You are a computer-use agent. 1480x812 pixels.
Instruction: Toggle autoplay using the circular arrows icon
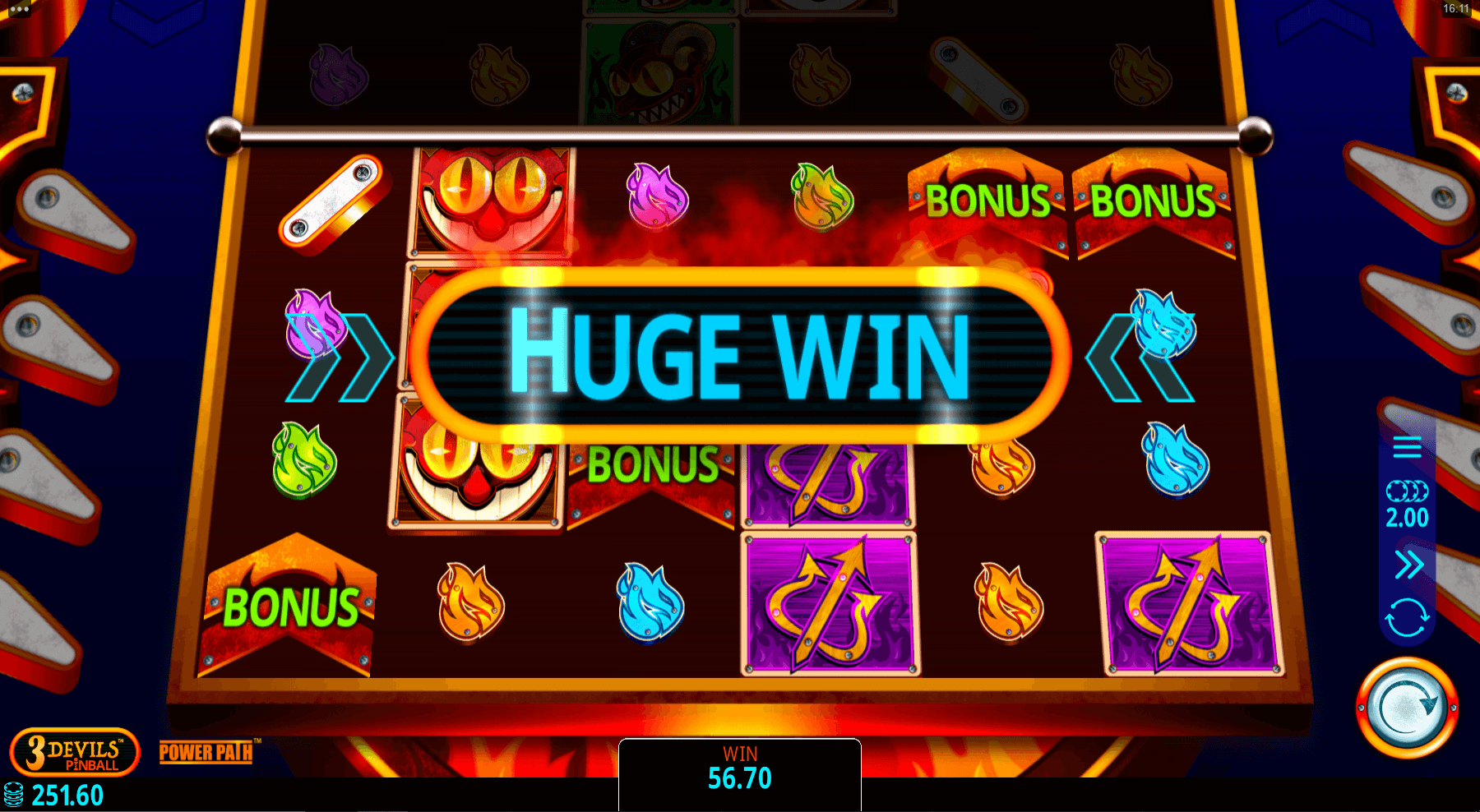pyautogui.click(x=1408, y=608)
